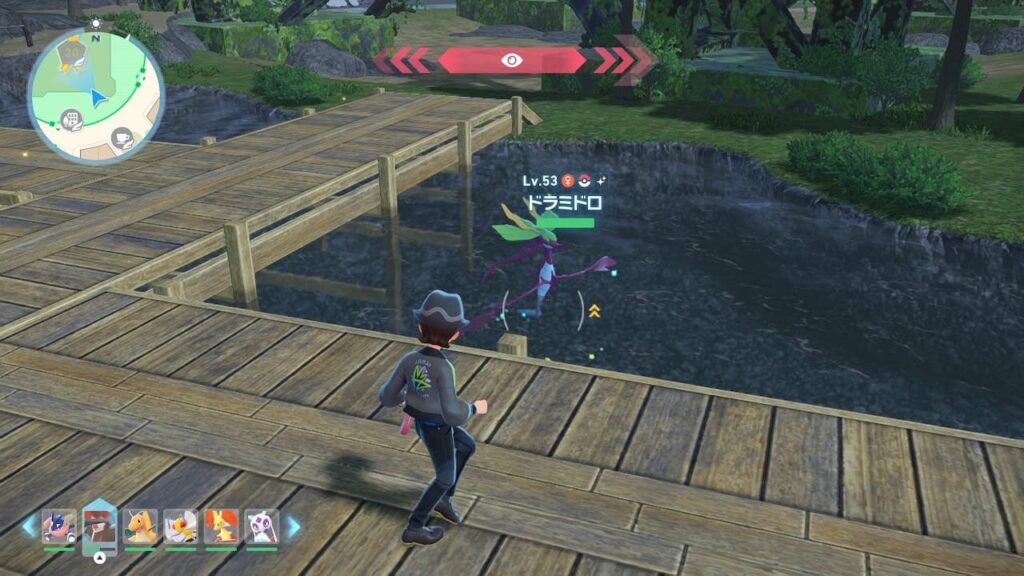Select the building marker on the minimap

pyautogui.click(x=71, y=121)
